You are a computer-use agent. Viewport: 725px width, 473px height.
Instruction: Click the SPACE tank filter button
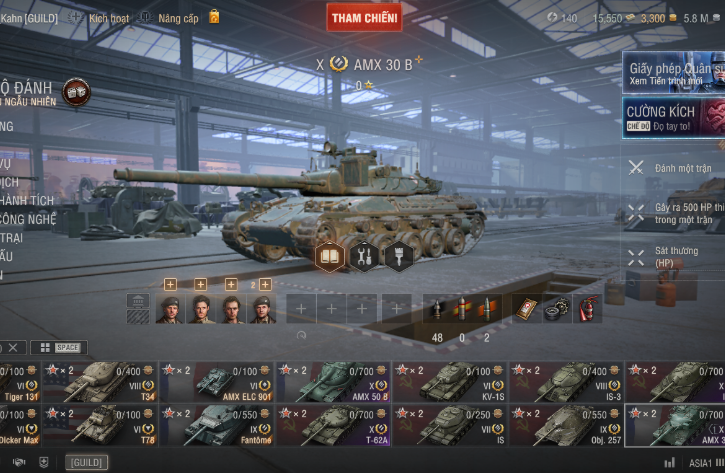59,347
